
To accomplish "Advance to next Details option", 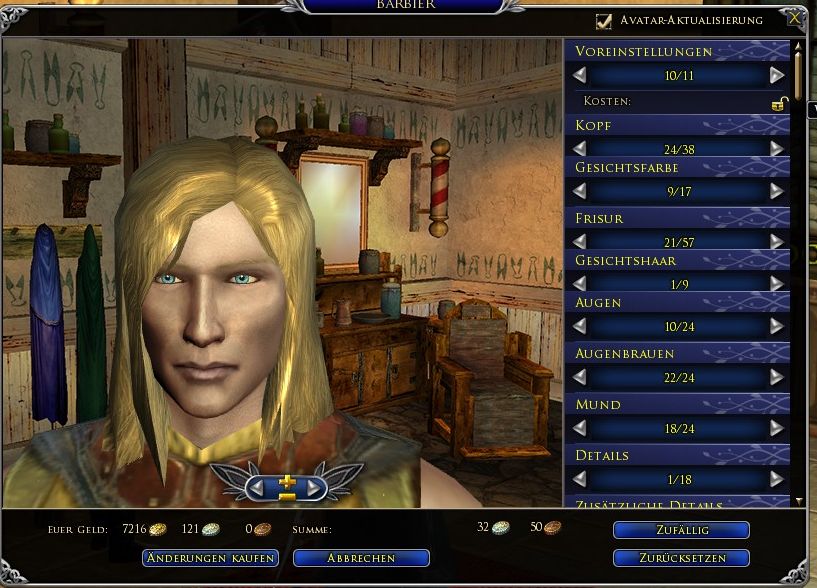I will [777, 479].
